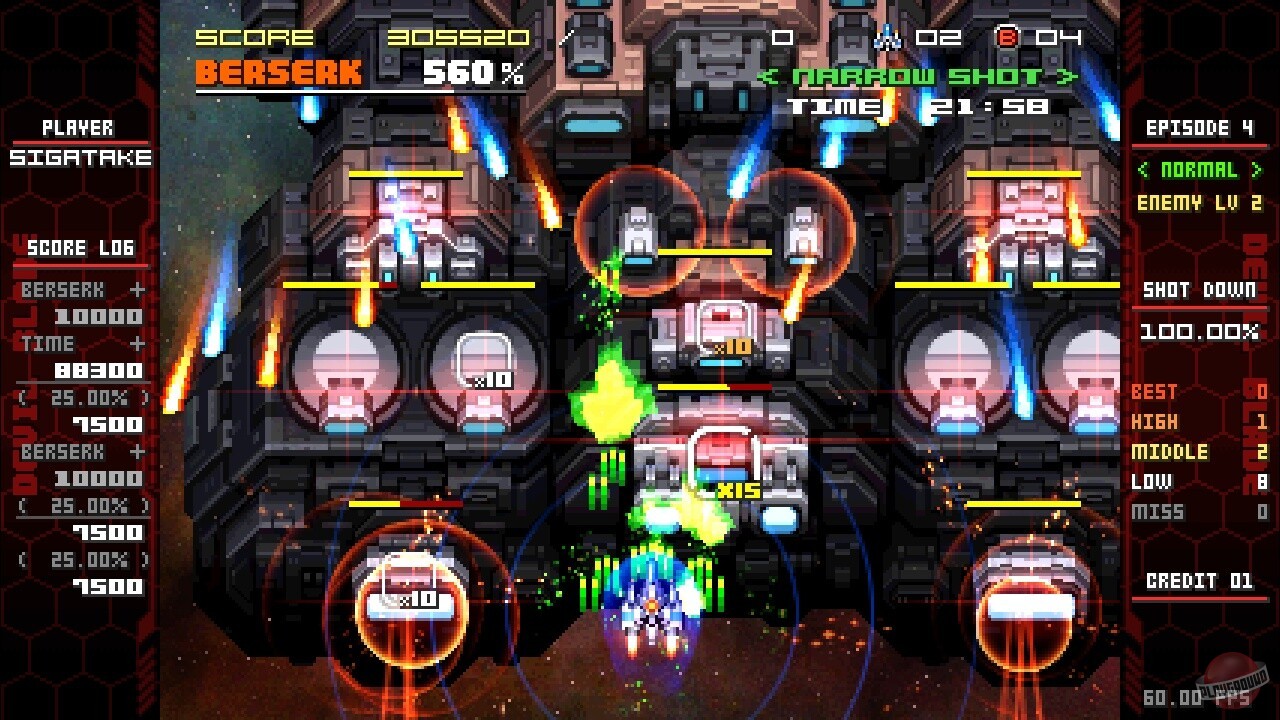
Task: Click the red B bomb counter icon
Action: pos(1009,36)
